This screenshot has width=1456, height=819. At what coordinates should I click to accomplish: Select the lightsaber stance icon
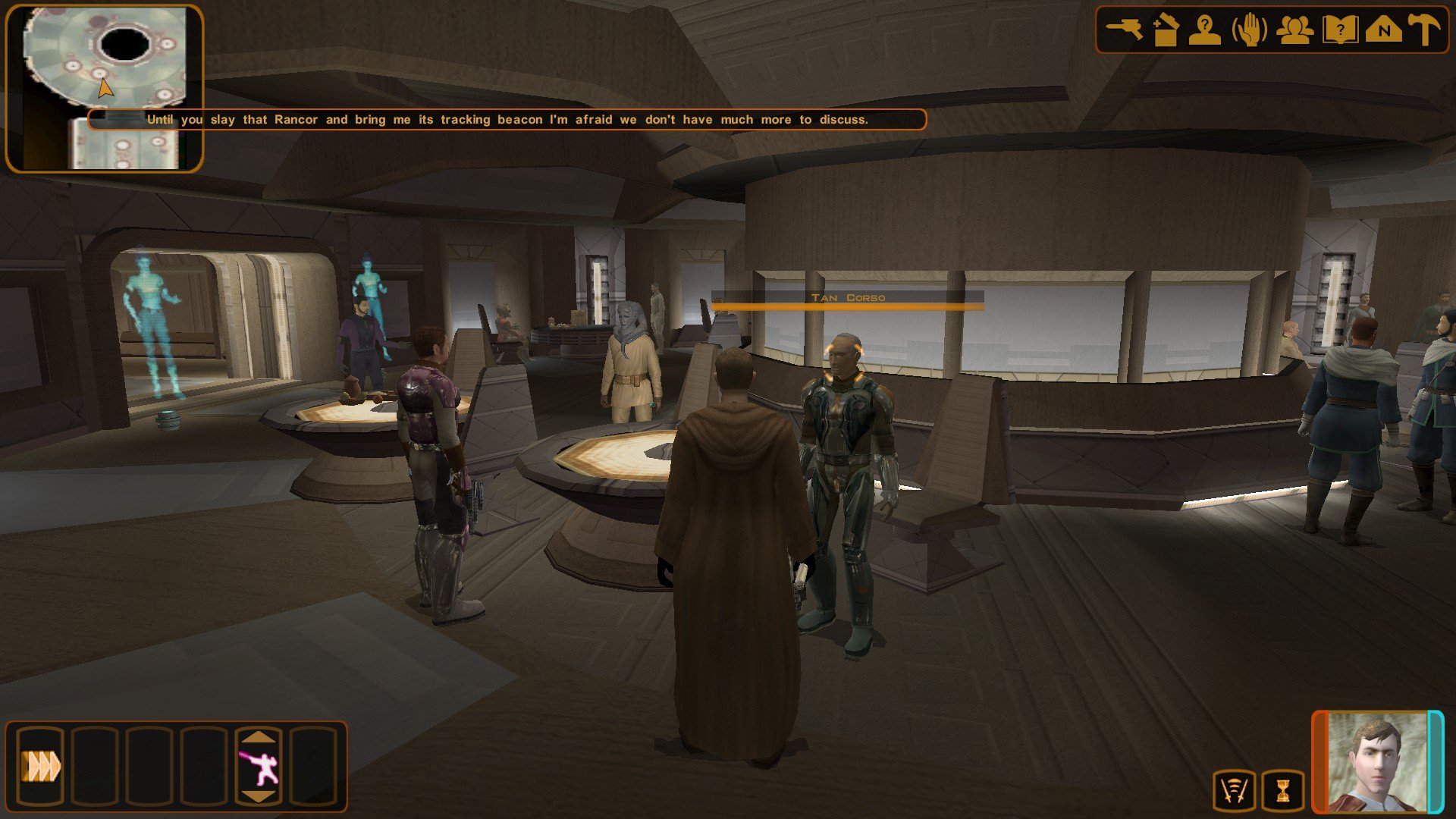coord(259,767)
